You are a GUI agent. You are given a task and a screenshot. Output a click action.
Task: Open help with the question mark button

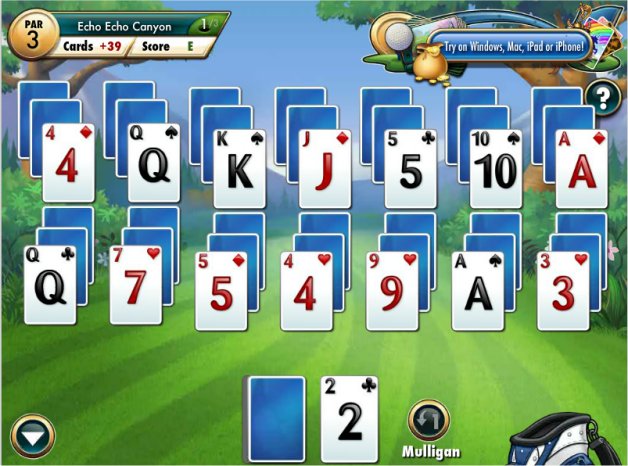pos(603,98)
